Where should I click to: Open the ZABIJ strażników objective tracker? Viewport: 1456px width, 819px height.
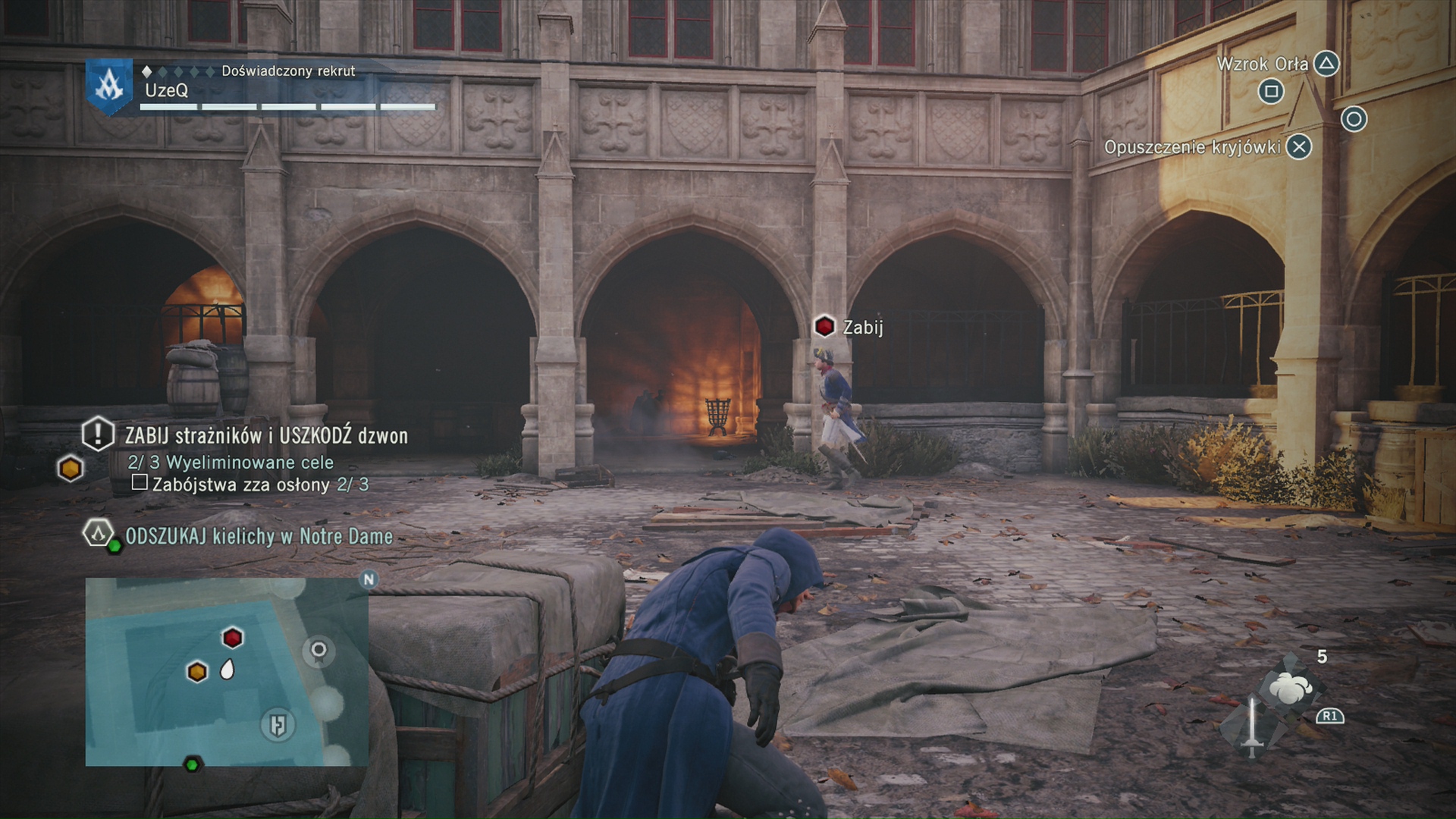pos(265,436)
